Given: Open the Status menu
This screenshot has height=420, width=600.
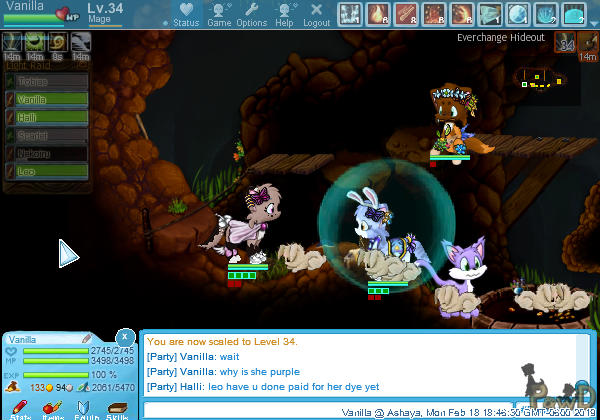Looking at the screenshot, I should click(186, 13).
